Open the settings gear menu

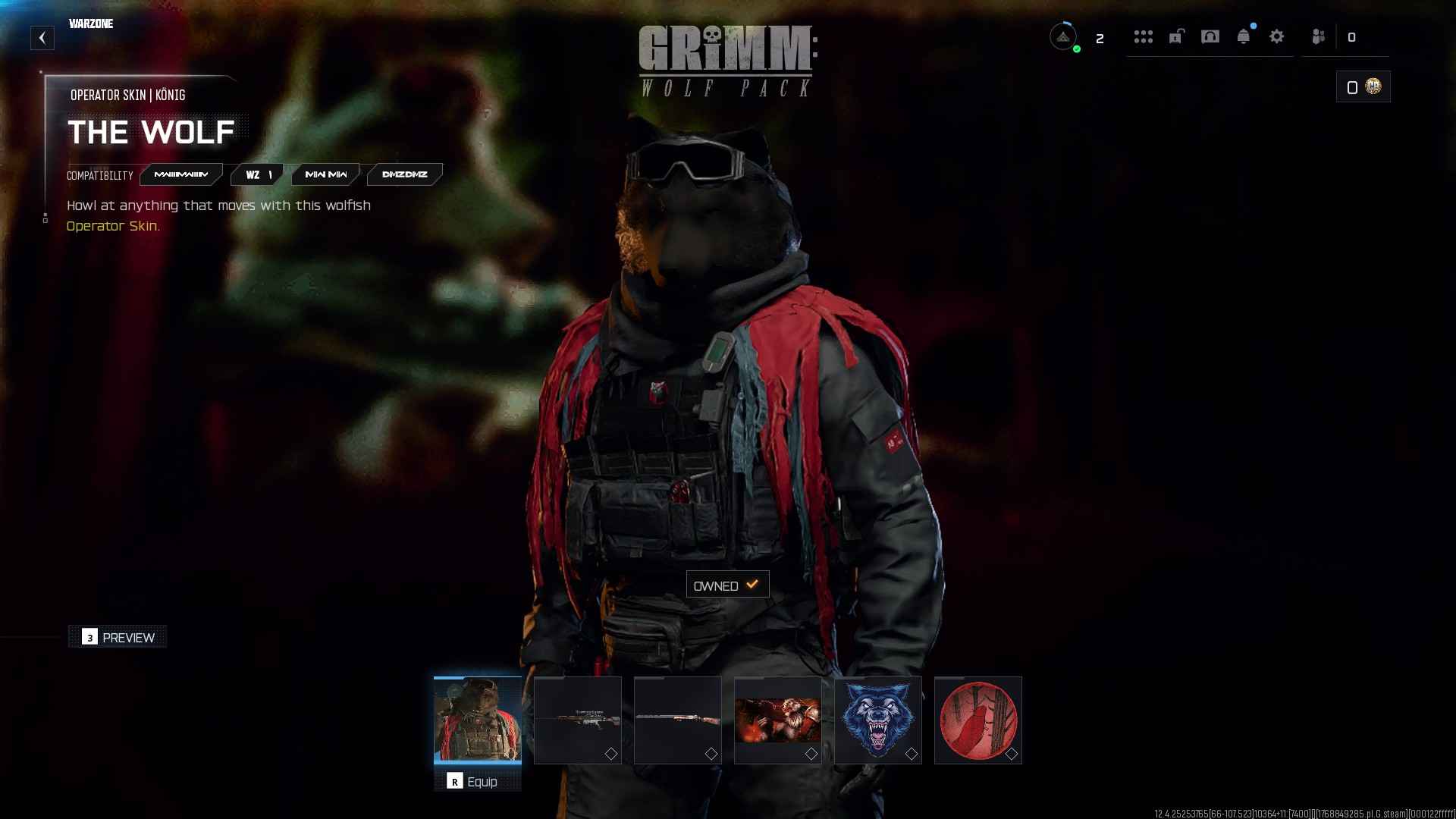tap(1278, 36)
